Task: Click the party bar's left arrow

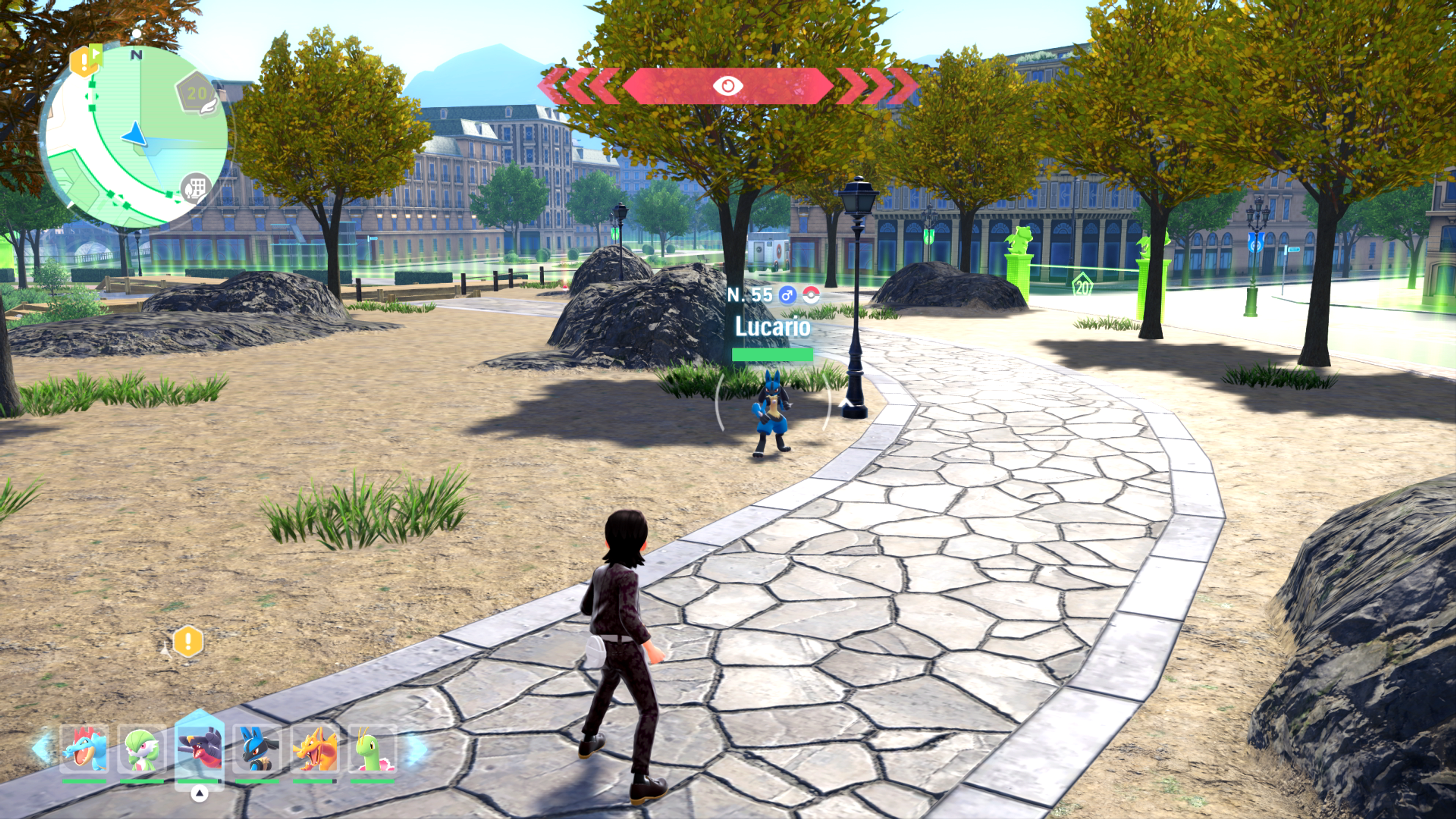Action: pyautogui.click(x=42, y=748)
